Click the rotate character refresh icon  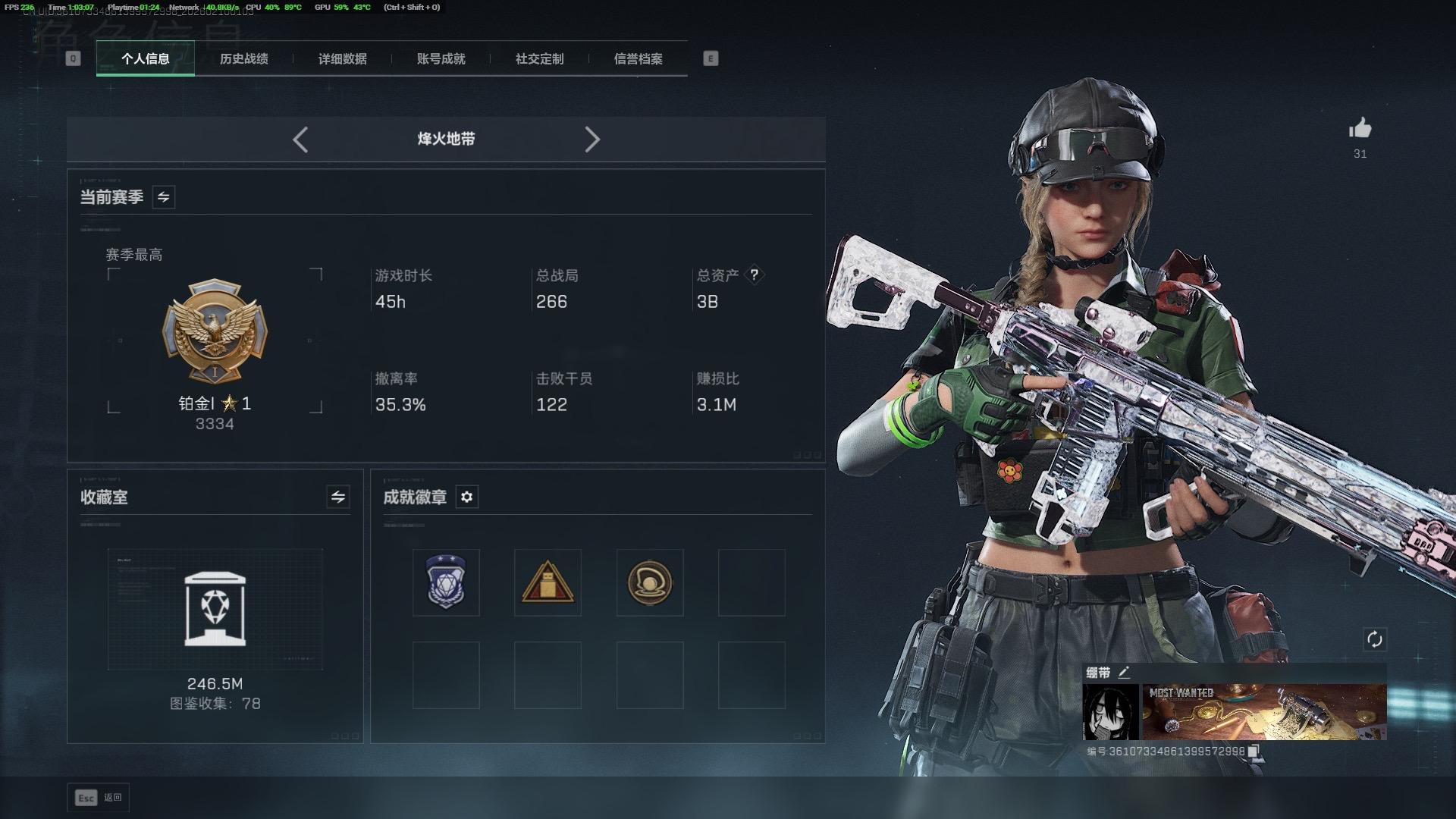click(1374, 639)
